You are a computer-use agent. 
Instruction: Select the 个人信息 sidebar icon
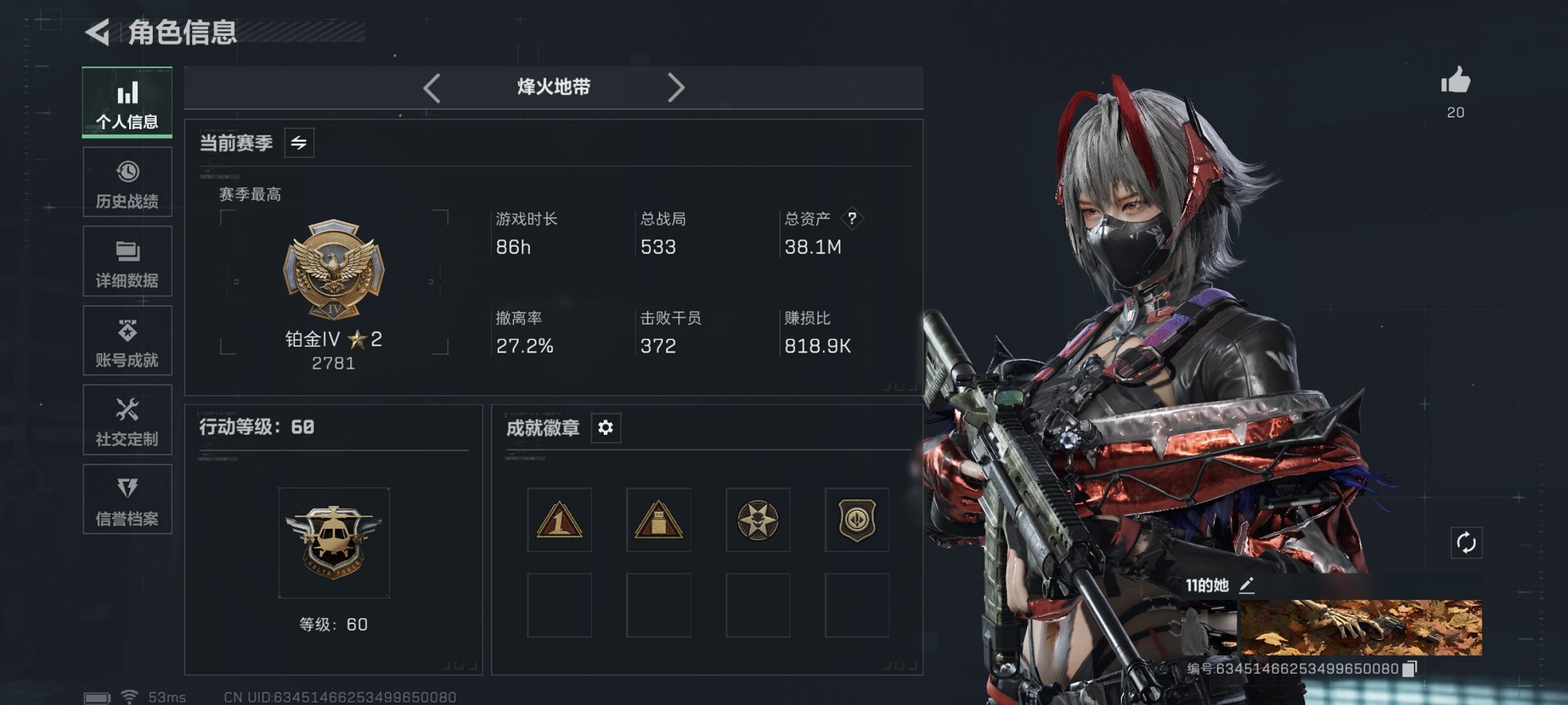coord(127,102)
